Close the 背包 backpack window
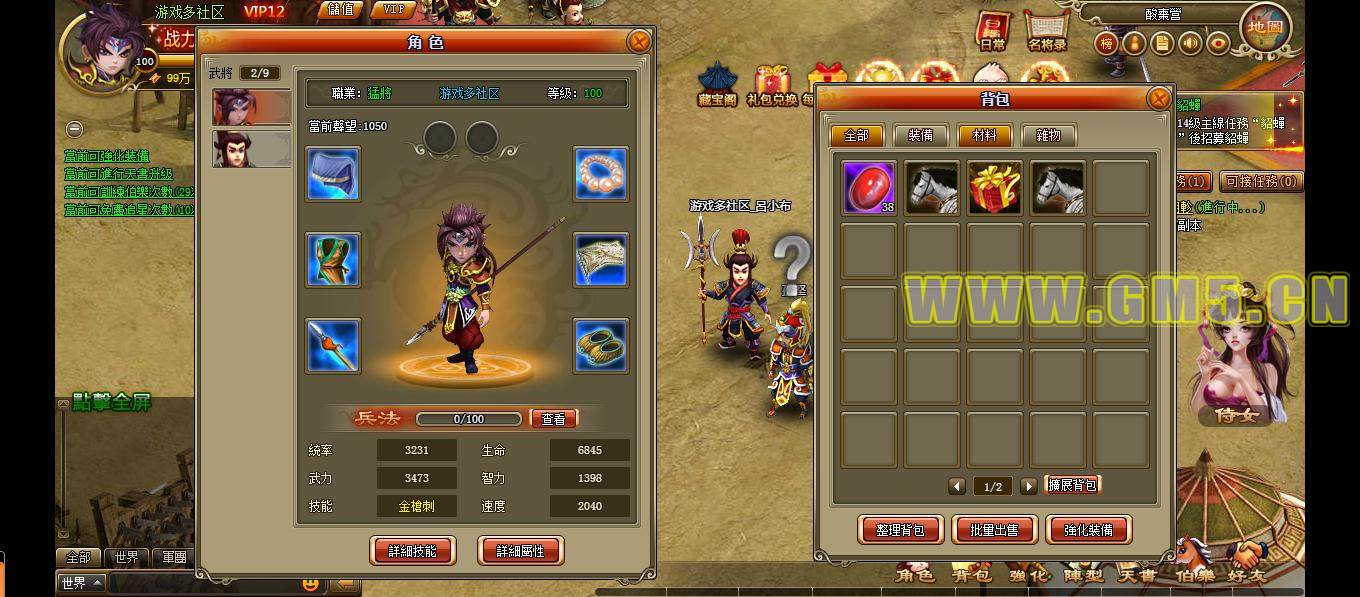The width and height of the screenshot is (1360, 597). (x=1158, y=98)
